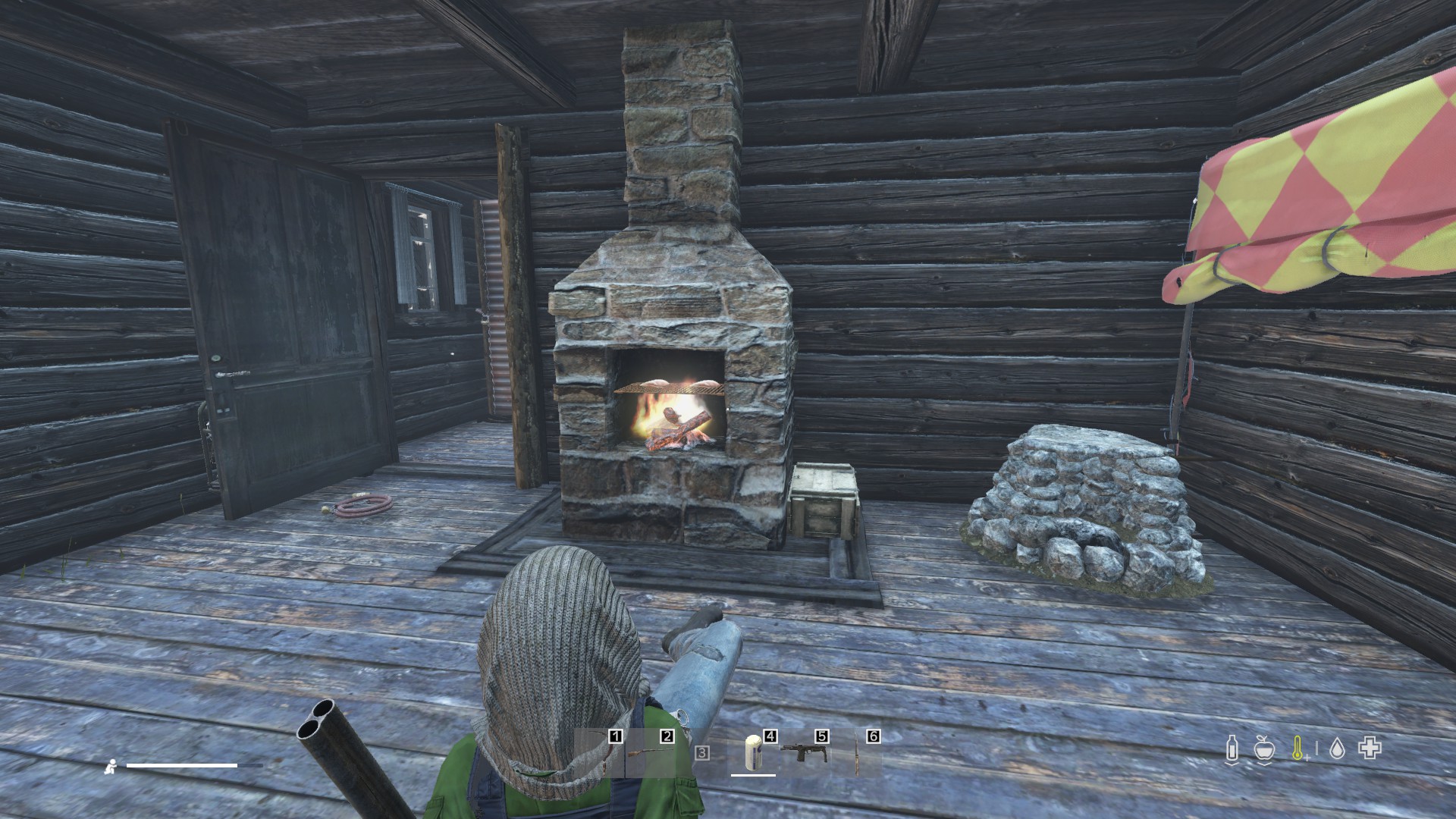
Task: Select the white can in hotbar slot 4
Action: tap(753, 754)
